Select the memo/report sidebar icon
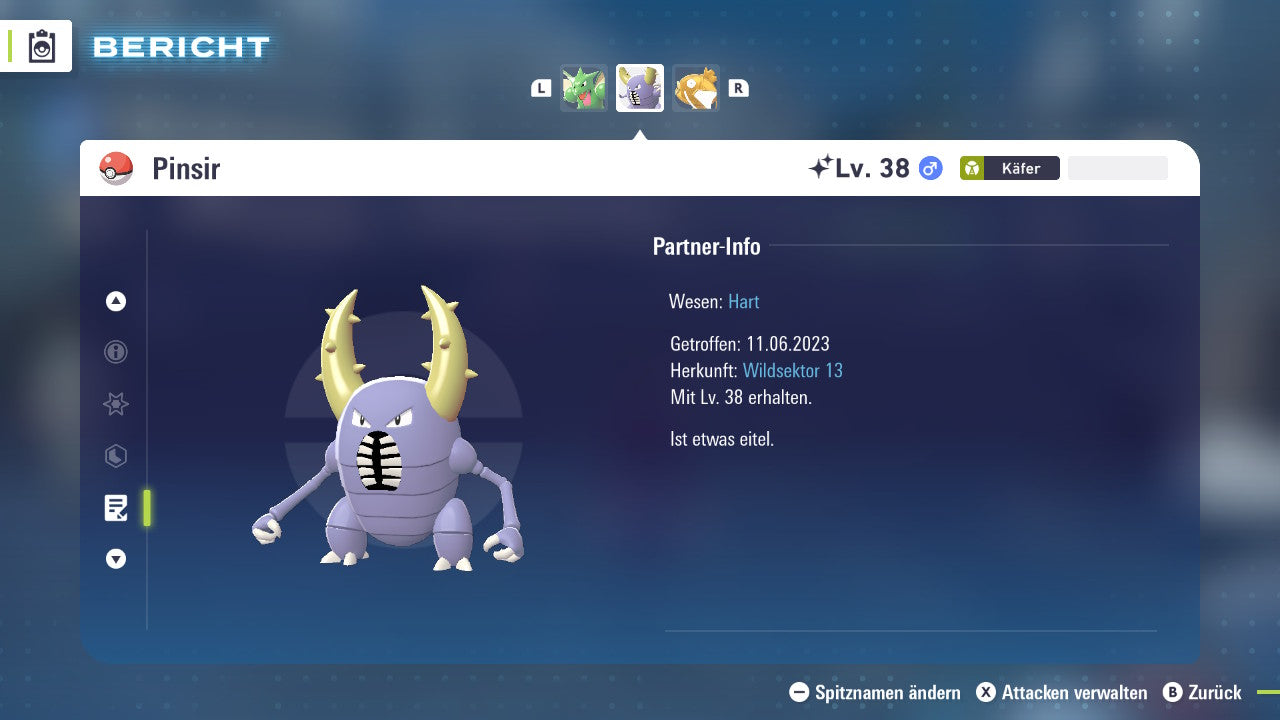The width and height of the screenshot is (1280, 720). click(116, 508)
